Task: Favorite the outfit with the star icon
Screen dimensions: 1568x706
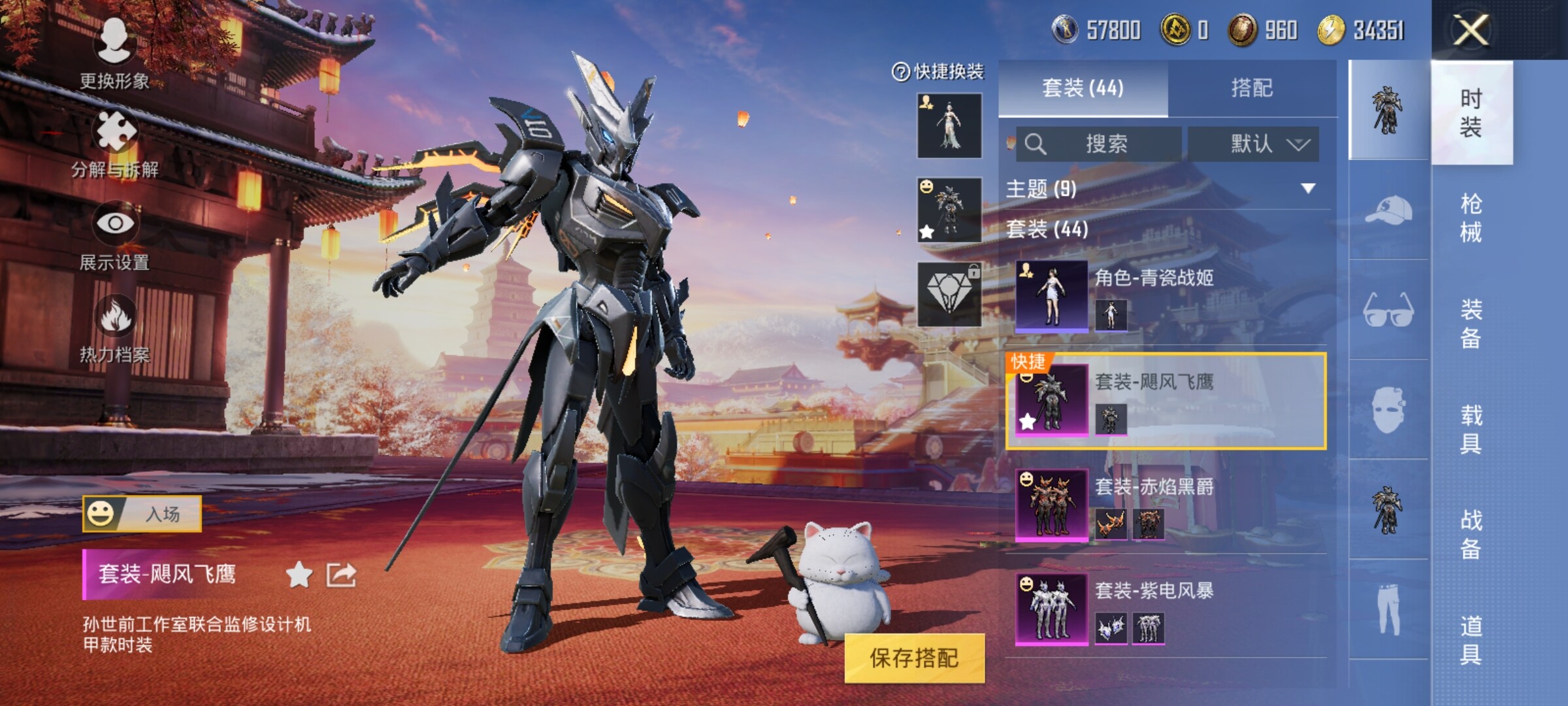Action: pos(299,575)
